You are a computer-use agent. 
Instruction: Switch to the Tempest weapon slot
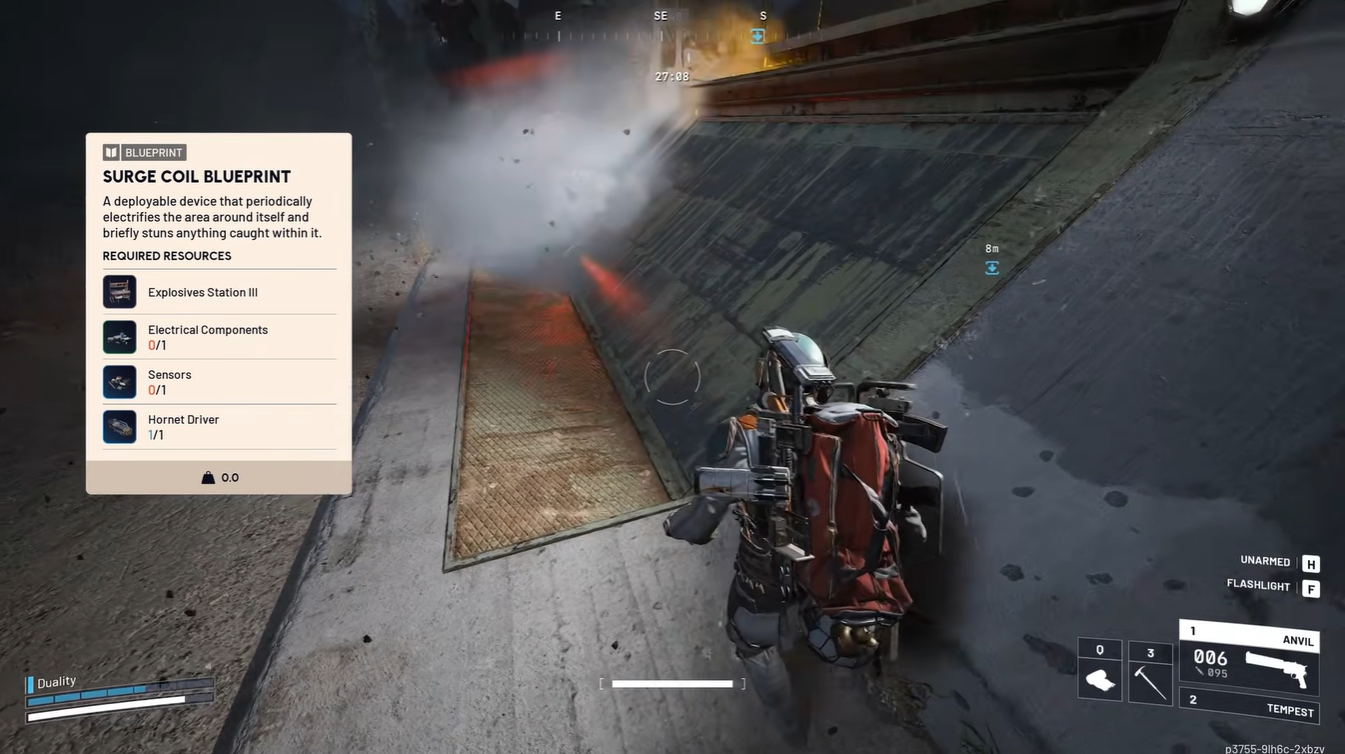pyautogui.click(x=1250, y=706)
